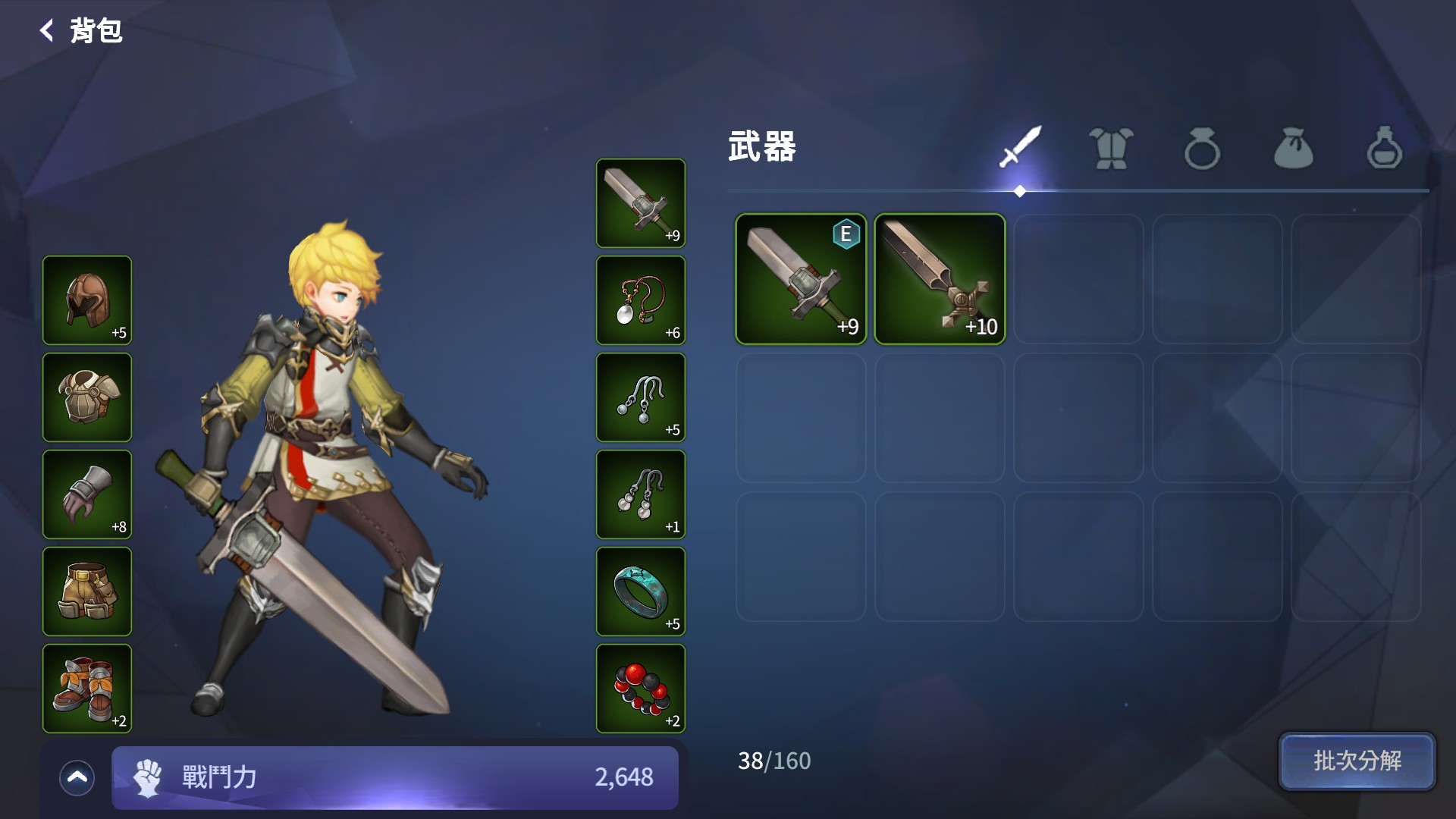
Task: View the equipped weapon slot beside character
Action: click(641, 203)
